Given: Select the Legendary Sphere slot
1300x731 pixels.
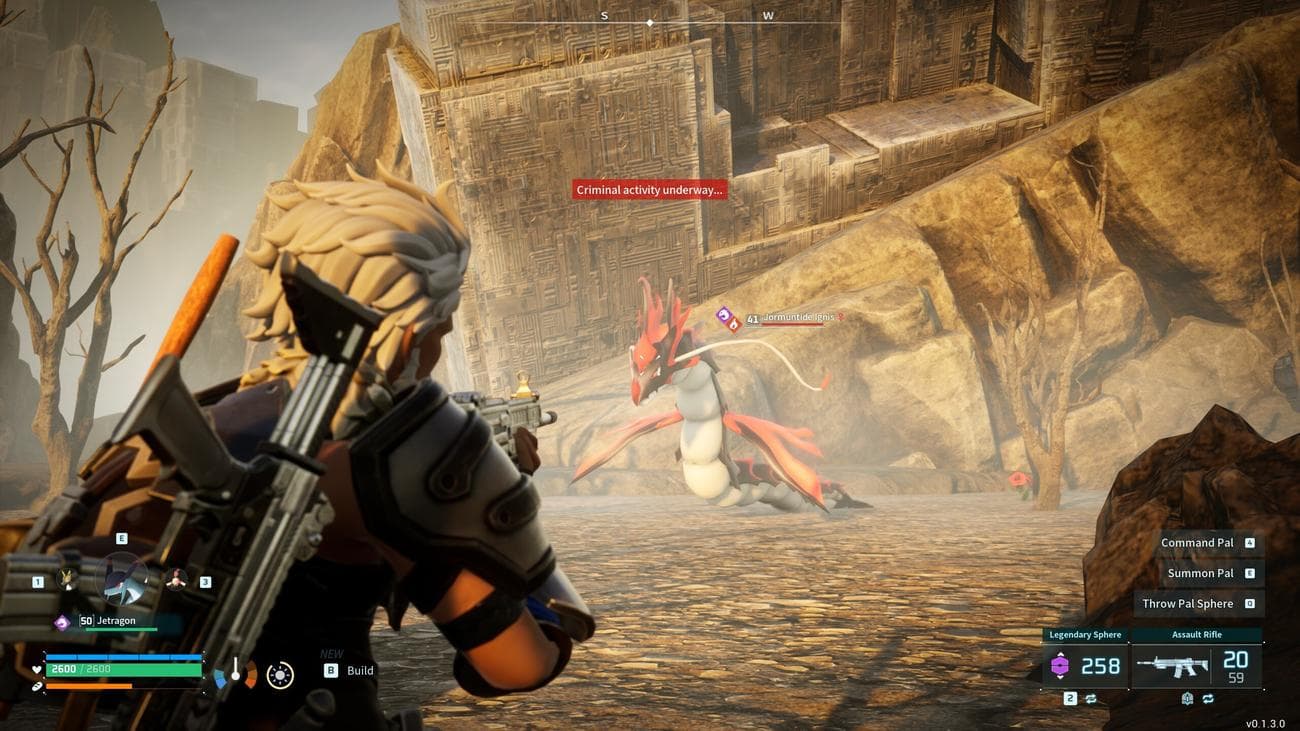Looking at the screenshot, I should coord(1085,665).
